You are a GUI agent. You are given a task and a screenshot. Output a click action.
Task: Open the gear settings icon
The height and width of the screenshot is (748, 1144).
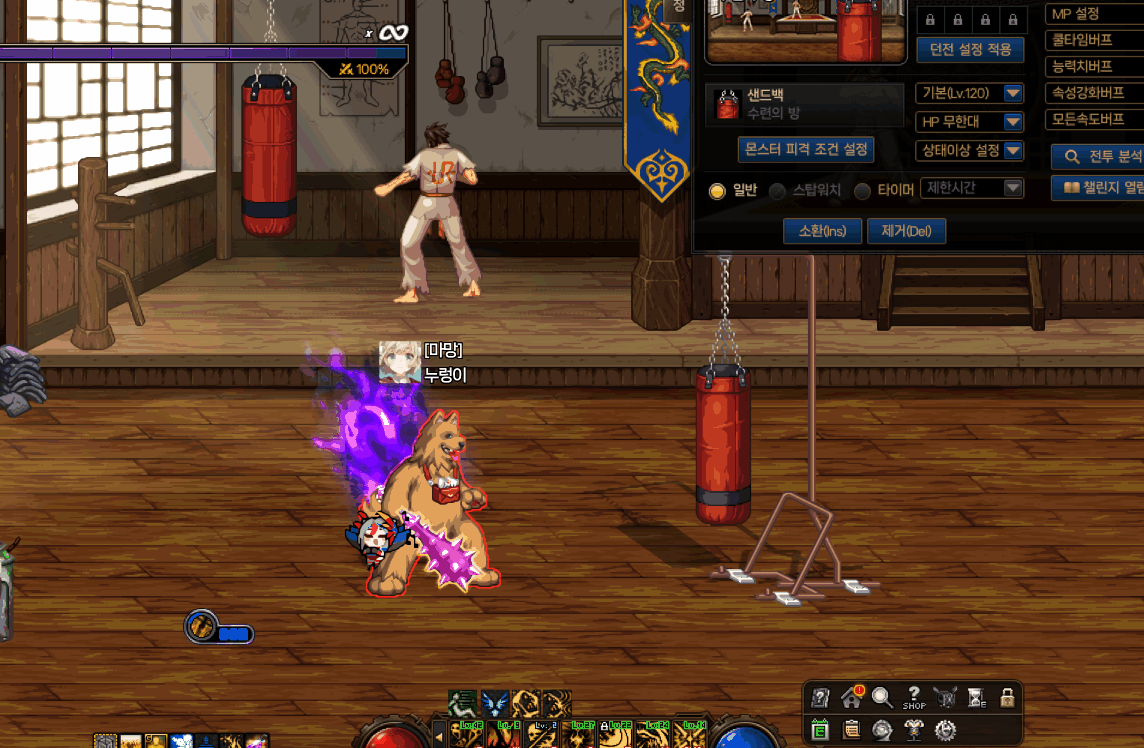pos(945,730)
